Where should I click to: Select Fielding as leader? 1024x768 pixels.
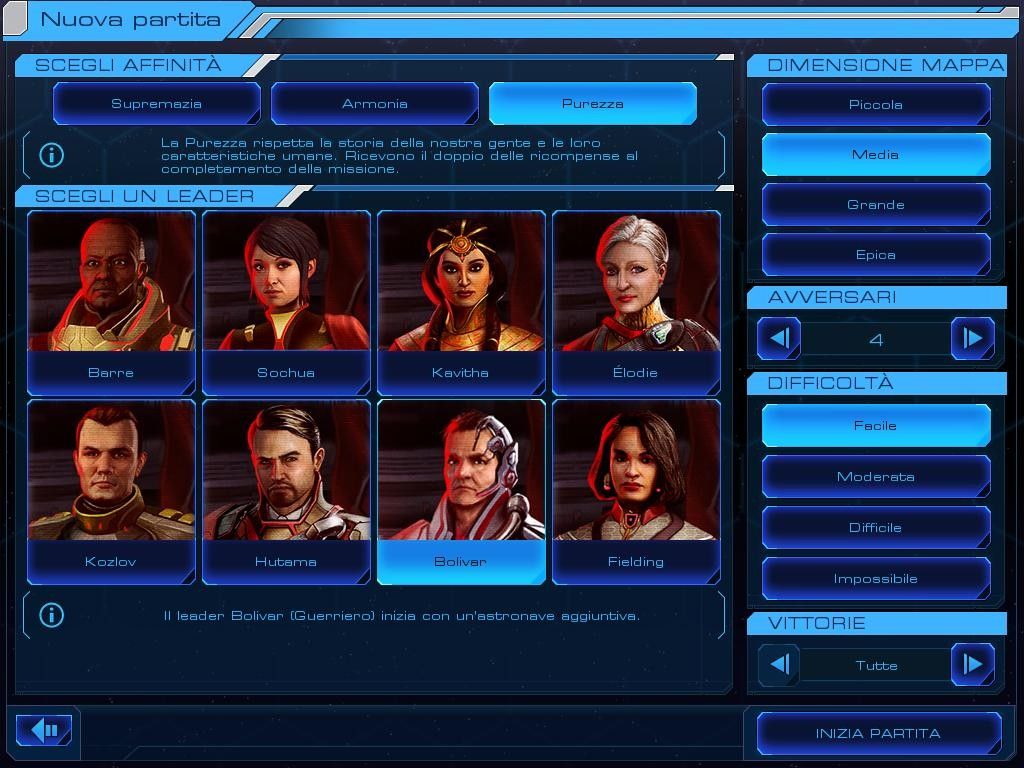coord(636,491)
